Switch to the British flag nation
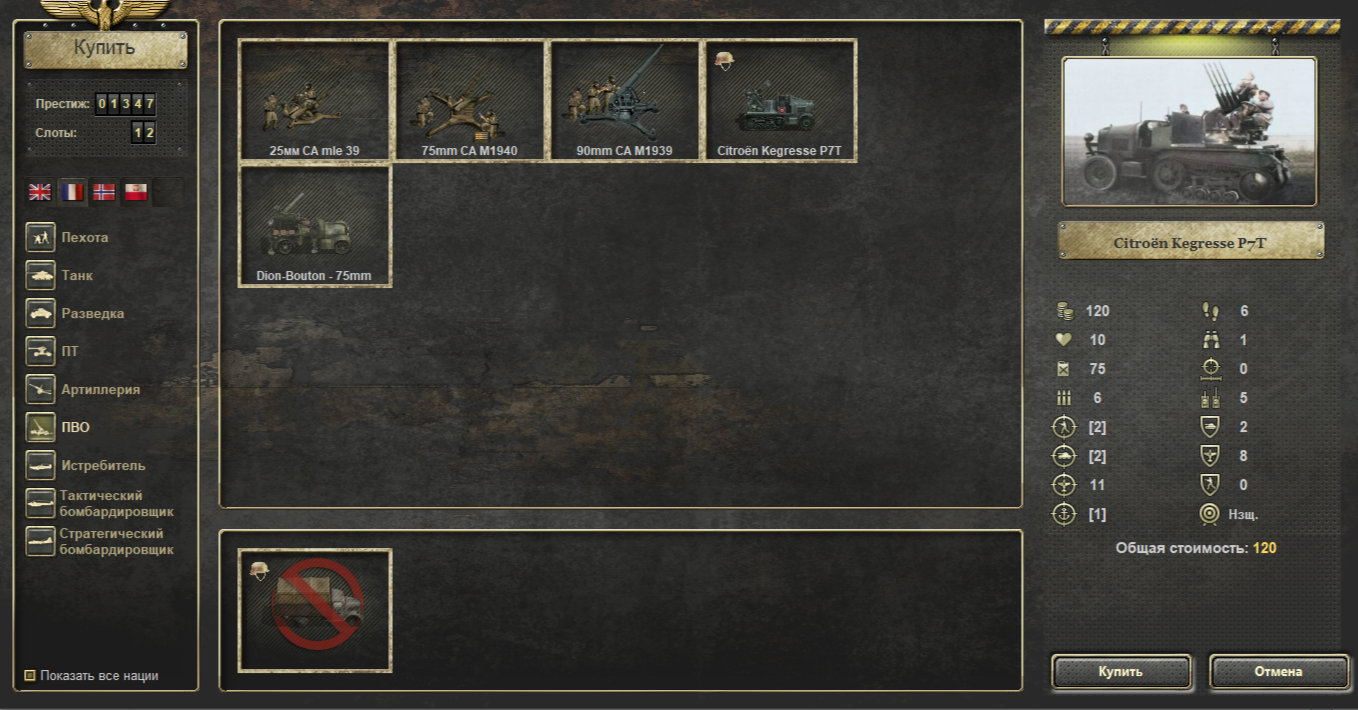The width and height of the screenshot is (1358, 710). tap(40, 192)
